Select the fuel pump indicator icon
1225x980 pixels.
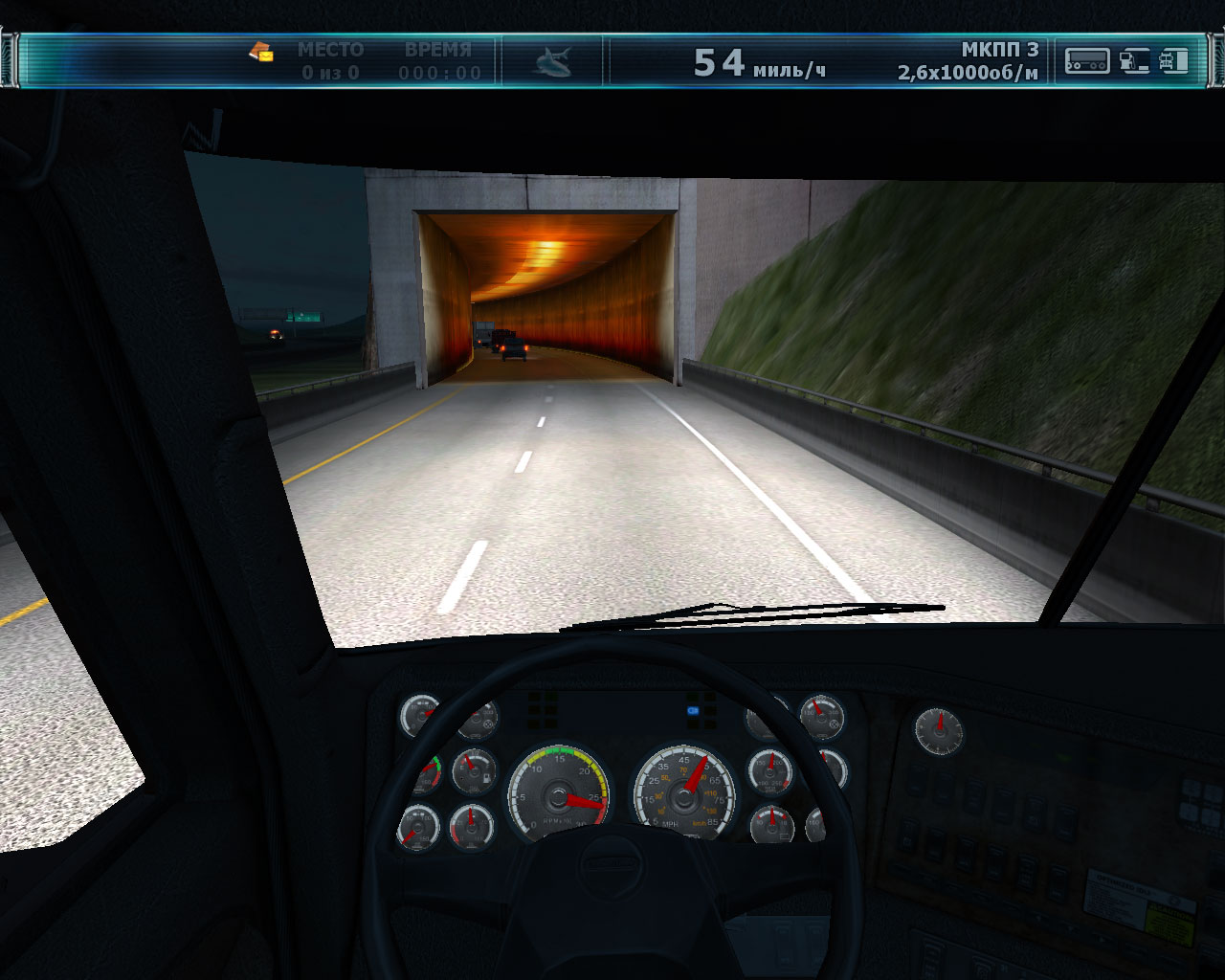tap(1134, 61)
